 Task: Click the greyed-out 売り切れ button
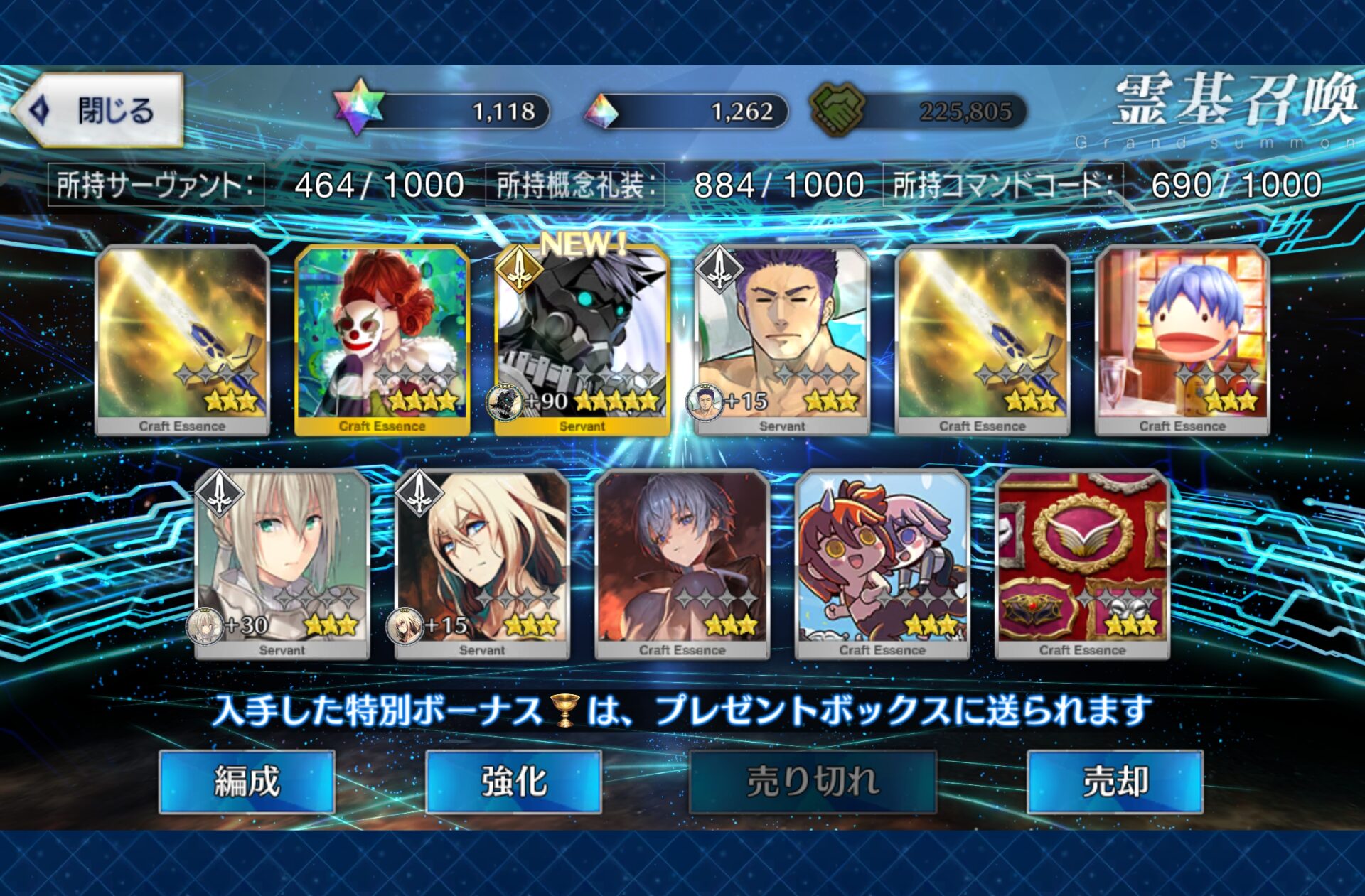(x=813, y=782)
